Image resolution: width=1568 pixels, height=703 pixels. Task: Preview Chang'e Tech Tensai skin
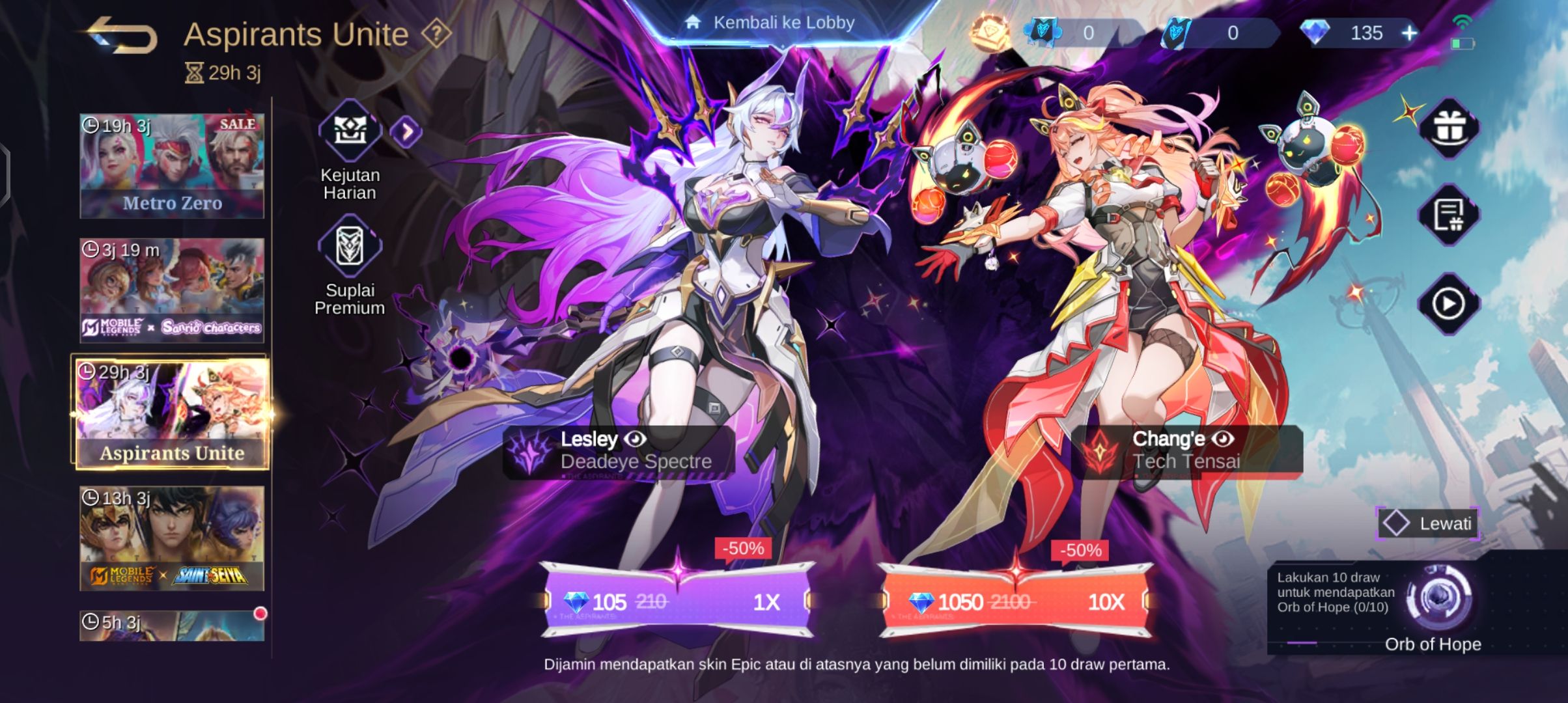point(1222,439)
